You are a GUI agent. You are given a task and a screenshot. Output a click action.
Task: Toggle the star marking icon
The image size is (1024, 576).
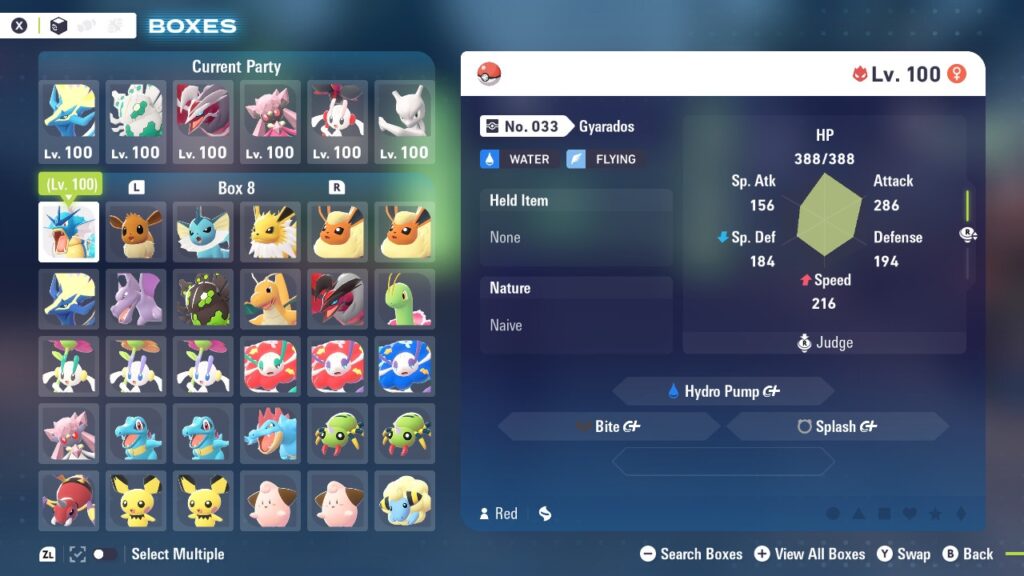[x=935, y=514]
